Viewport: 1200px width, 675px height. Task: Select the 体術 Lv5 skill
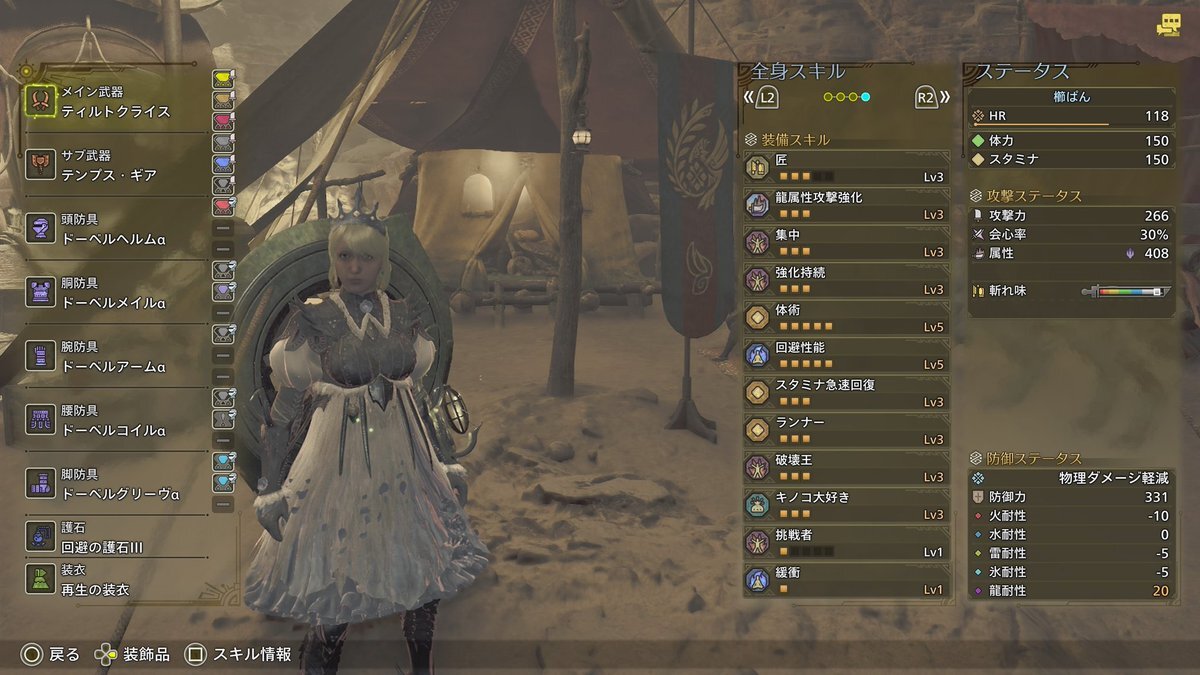pos(846,318)
